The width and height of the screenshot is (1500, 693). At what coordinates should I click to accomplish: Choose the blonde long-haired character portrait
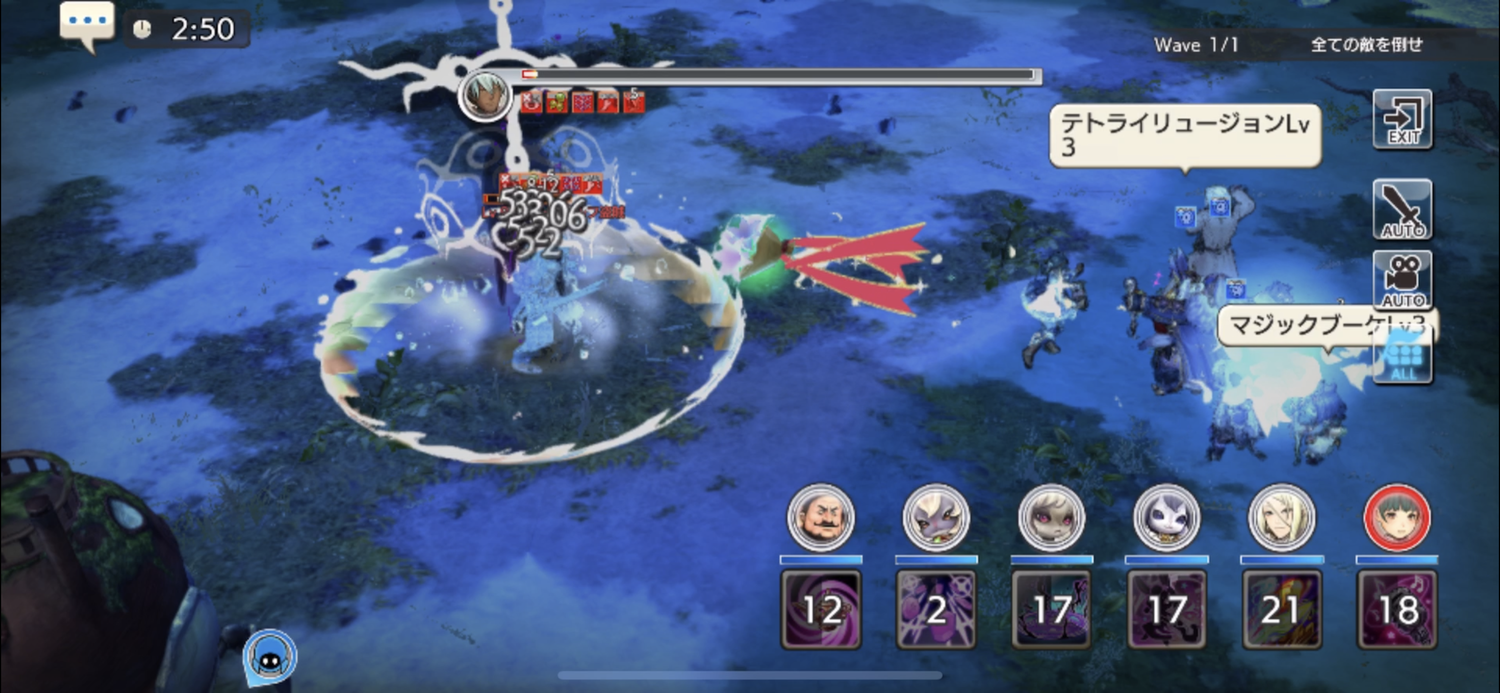click(1282, 518)
